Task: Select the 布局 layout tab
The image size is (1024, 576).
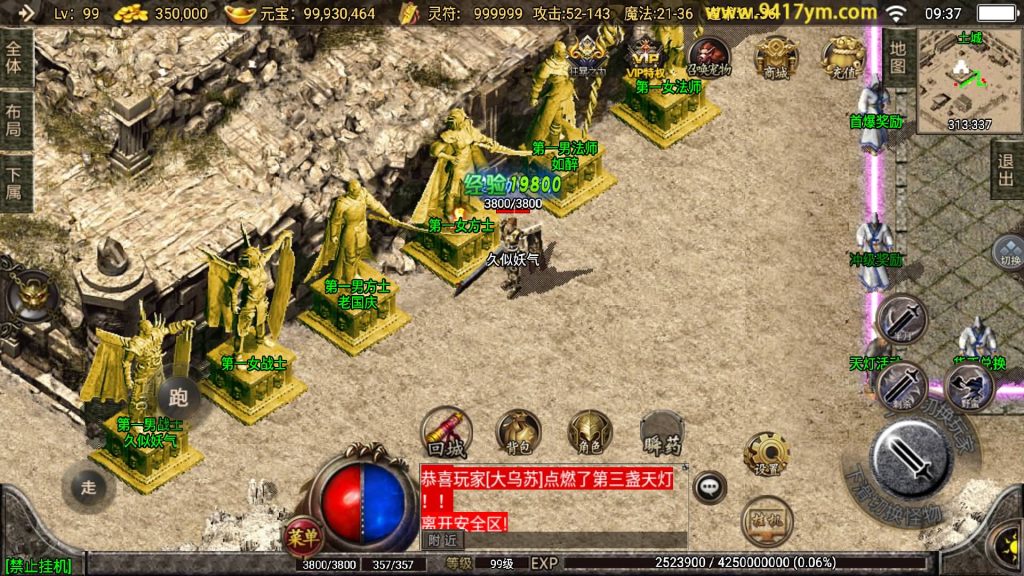Action: coord(14,121)
